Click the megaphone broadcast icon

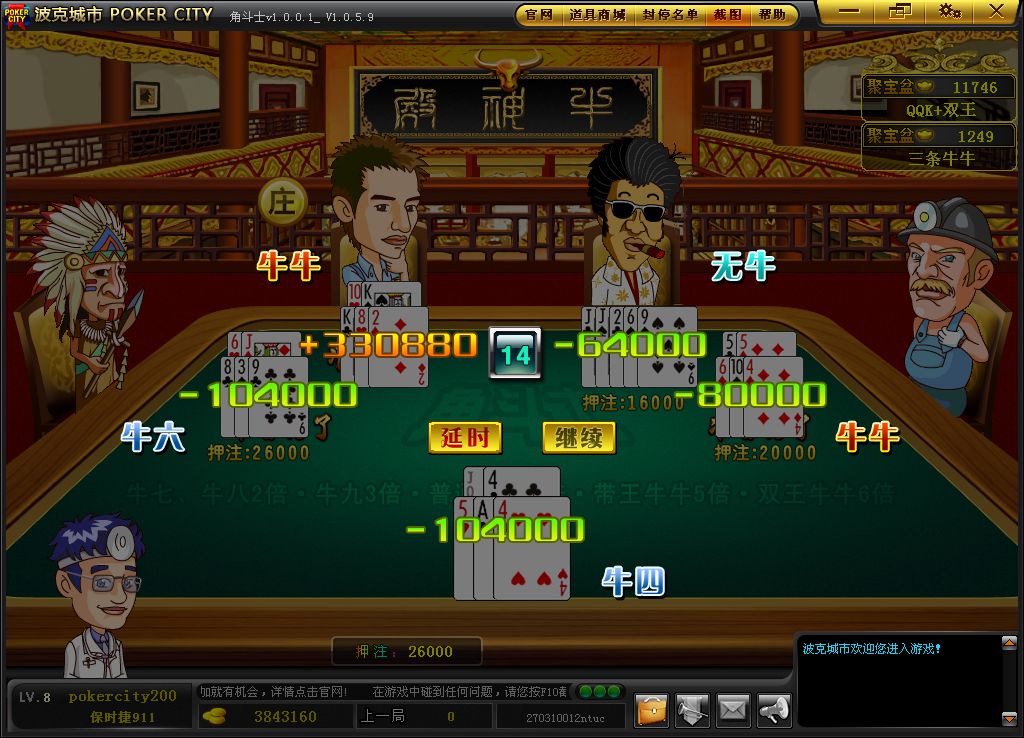[773, 709]
